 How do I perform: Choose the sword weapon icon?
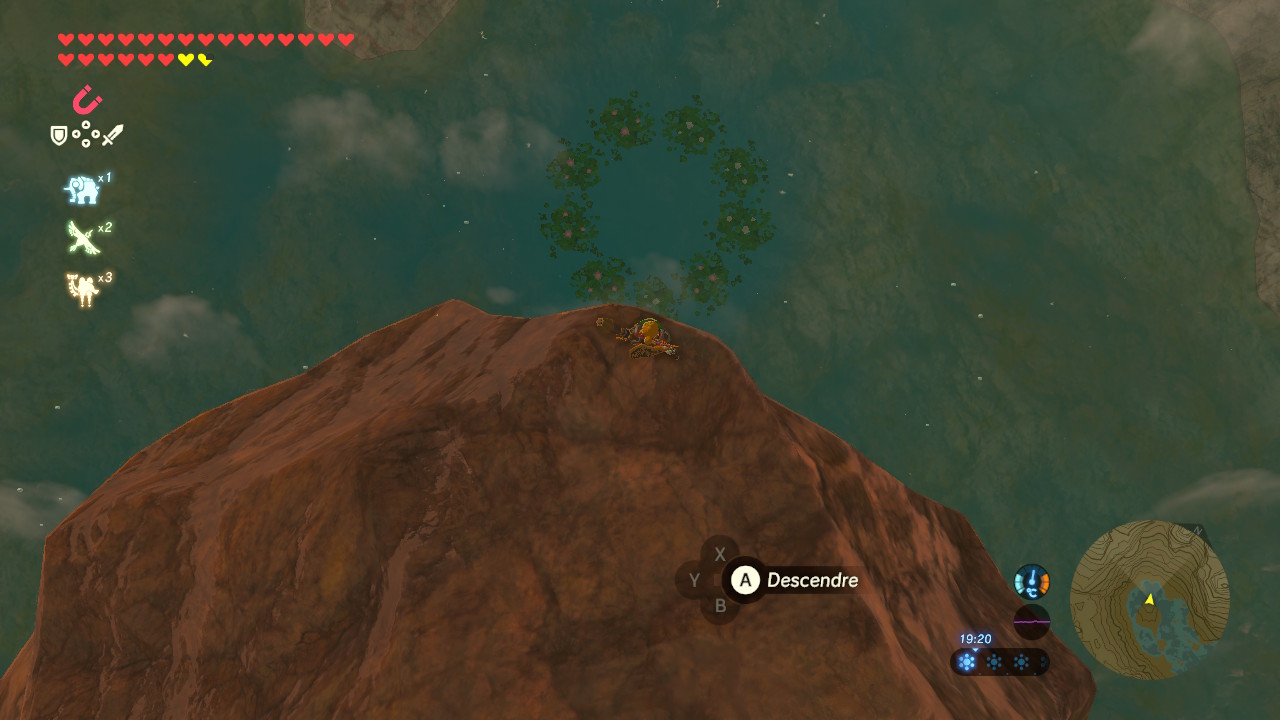(x=112, y=135)
